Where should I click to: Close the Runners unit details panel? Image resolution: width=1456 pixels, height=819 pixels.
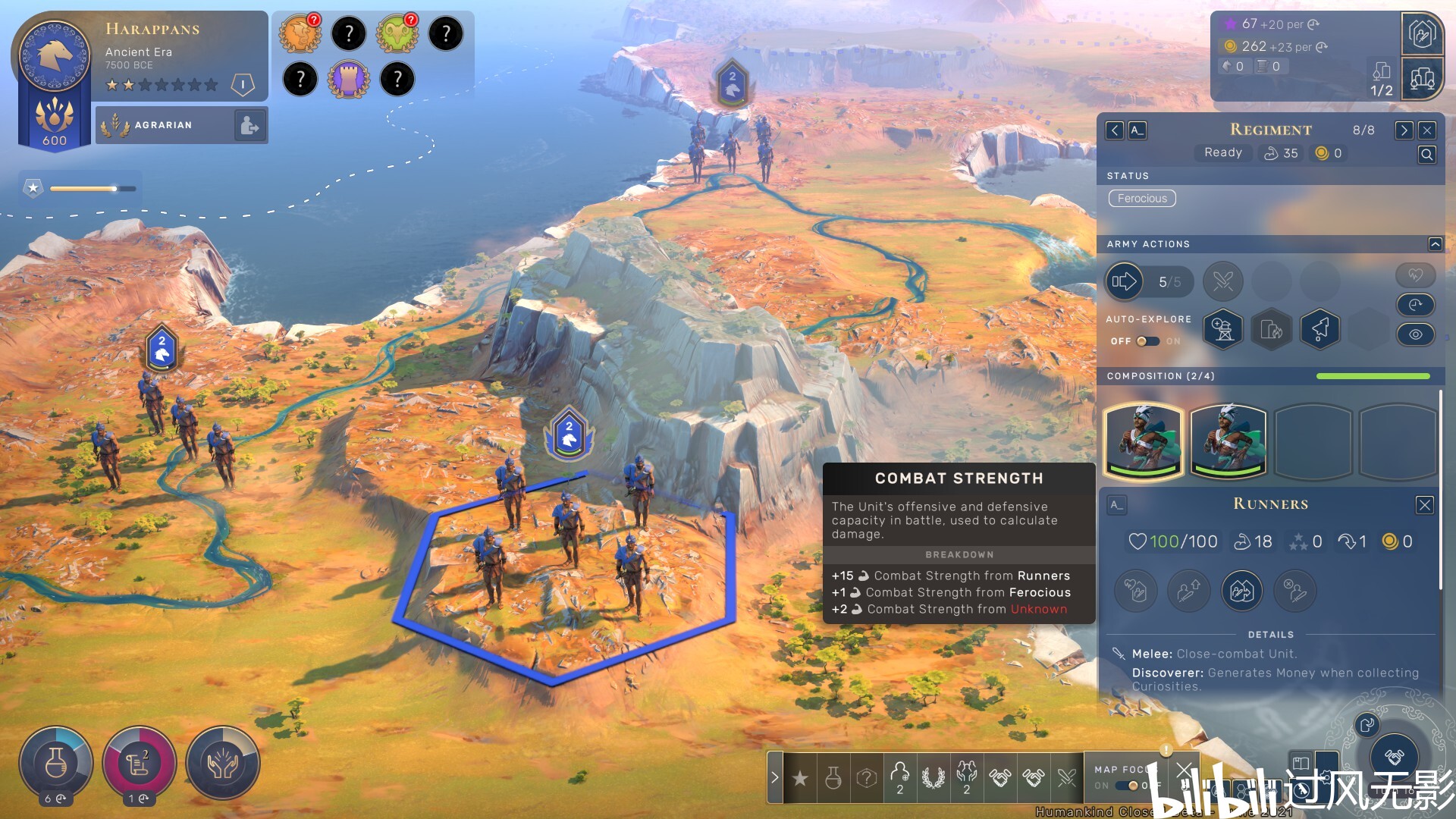coord(1424,505)
